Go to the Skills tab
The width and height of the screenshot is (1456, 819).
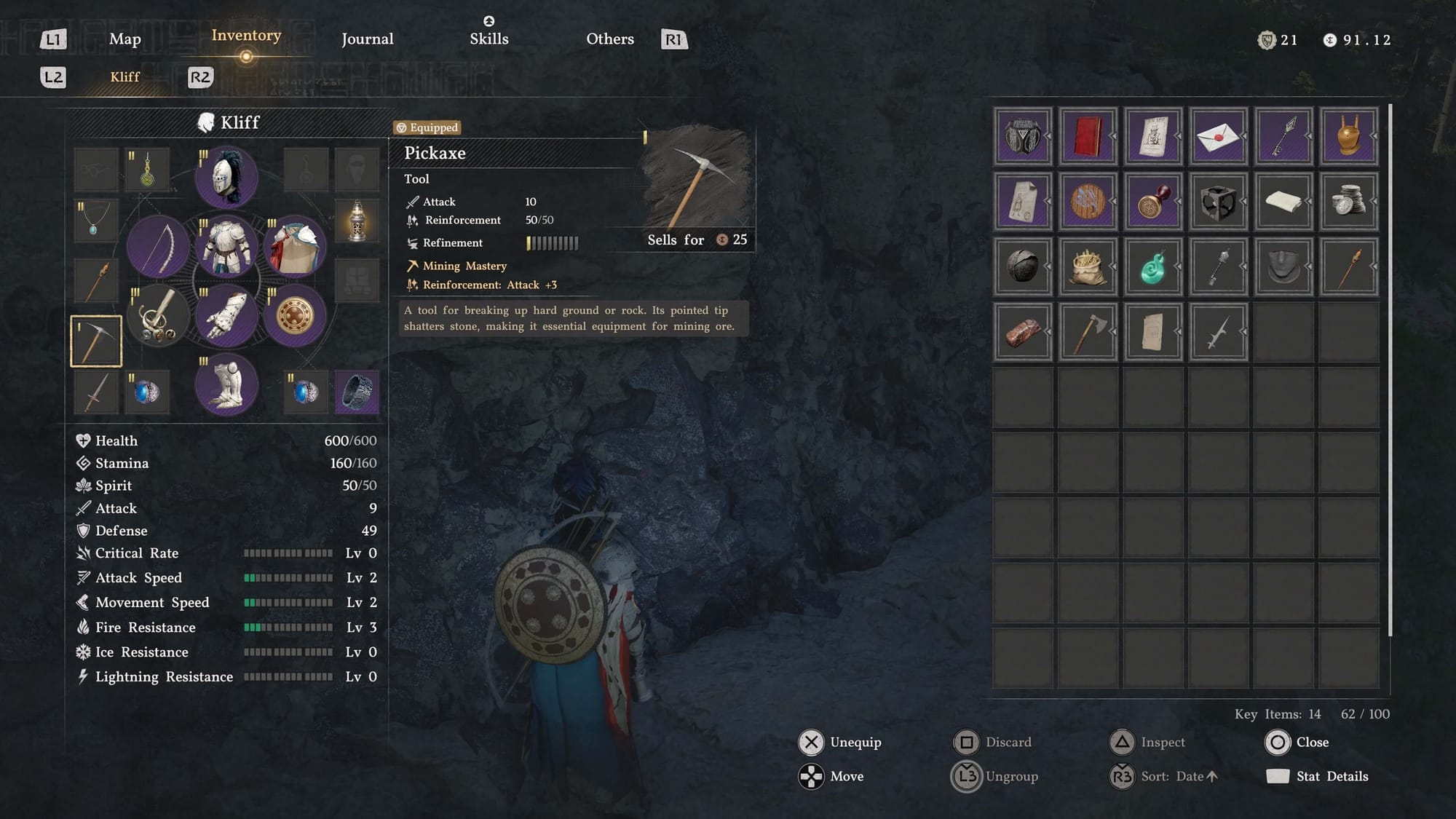(488, 39)
